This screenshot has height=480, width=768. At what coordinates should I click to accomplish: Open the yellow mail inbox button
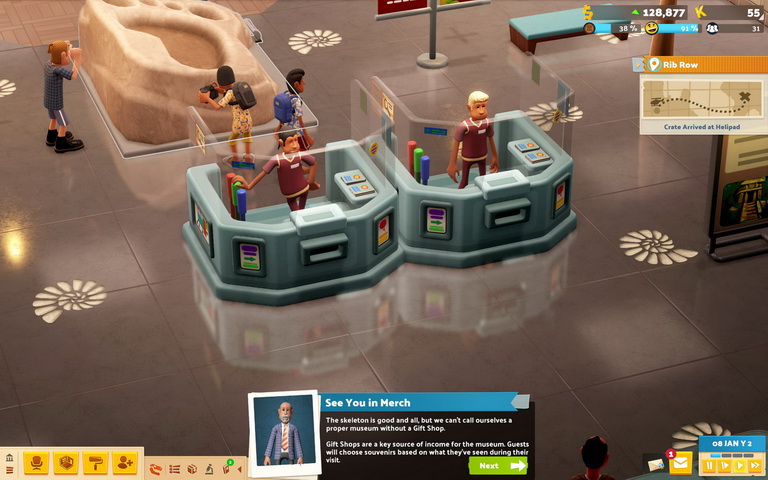[680, 465]
